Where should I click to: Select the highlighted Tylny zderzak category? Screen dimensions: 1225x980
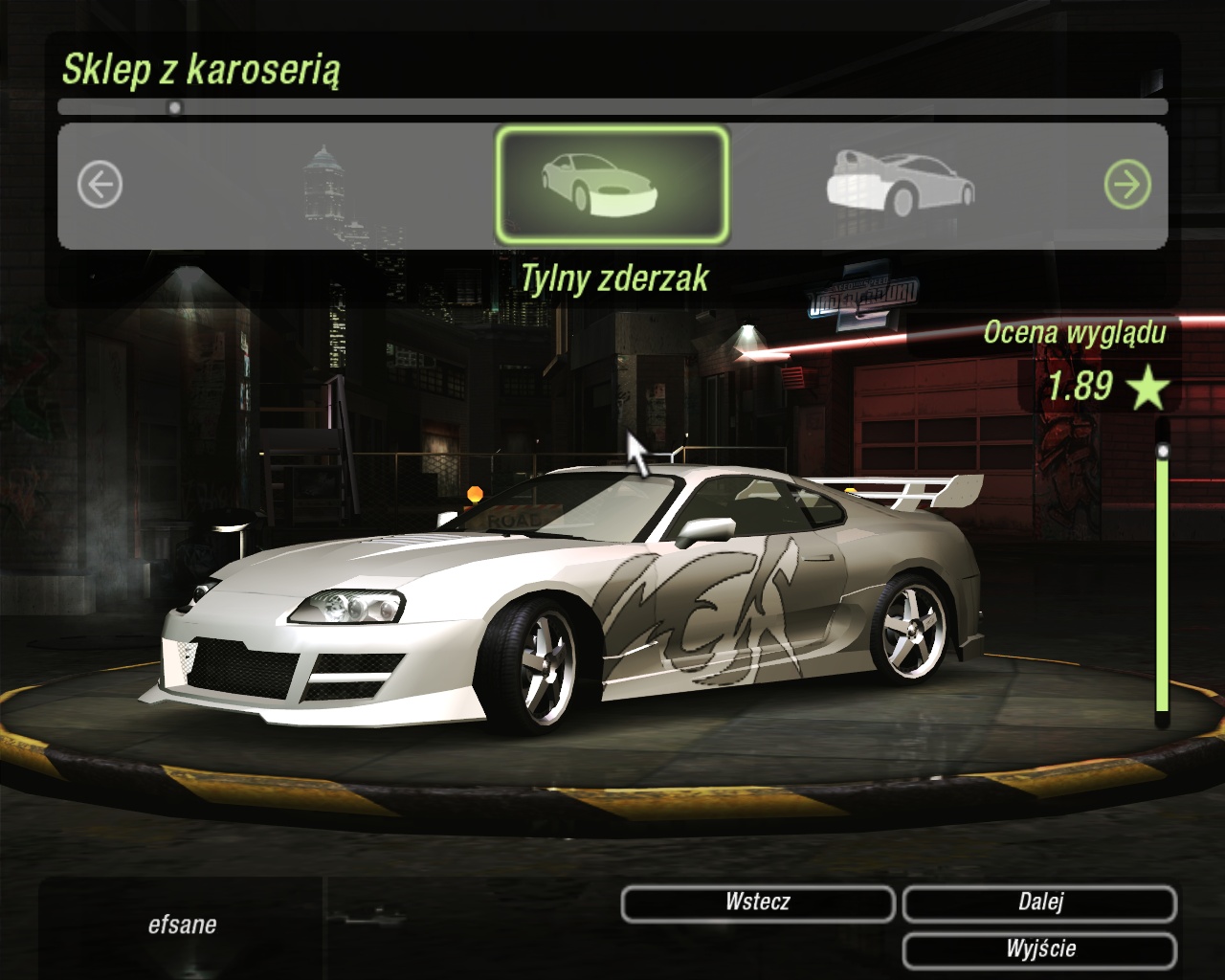(612, 185)
